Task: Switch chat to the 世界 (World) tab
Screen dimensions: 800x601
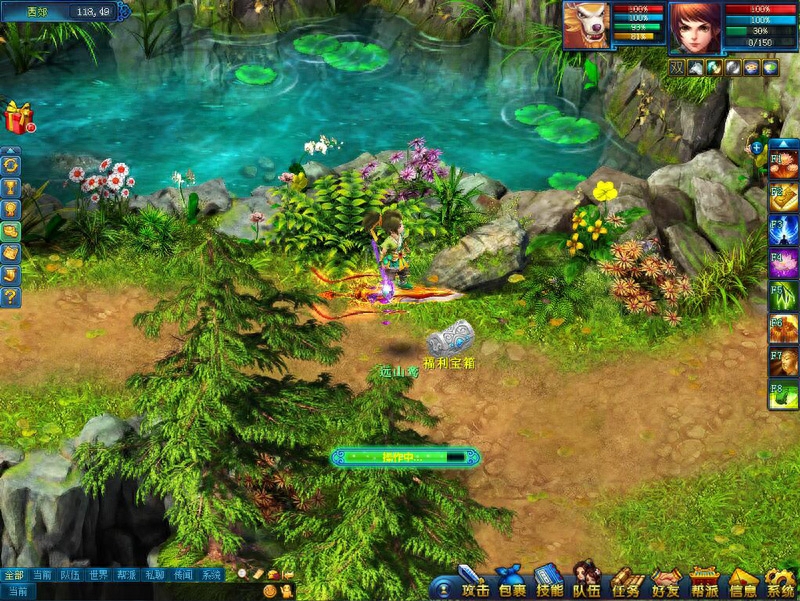Action: [98, 575]
